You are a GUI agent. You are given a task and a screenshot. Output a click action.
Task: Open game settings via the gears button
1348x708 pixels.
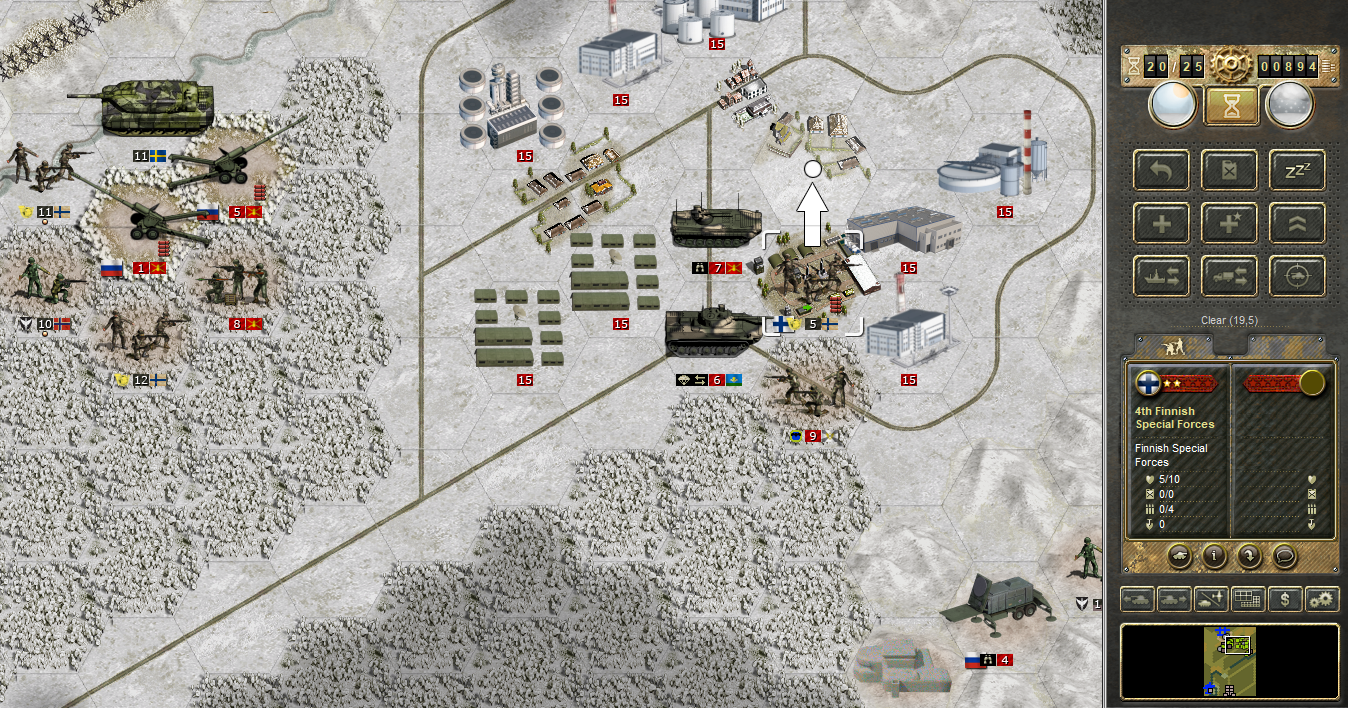1321,599
